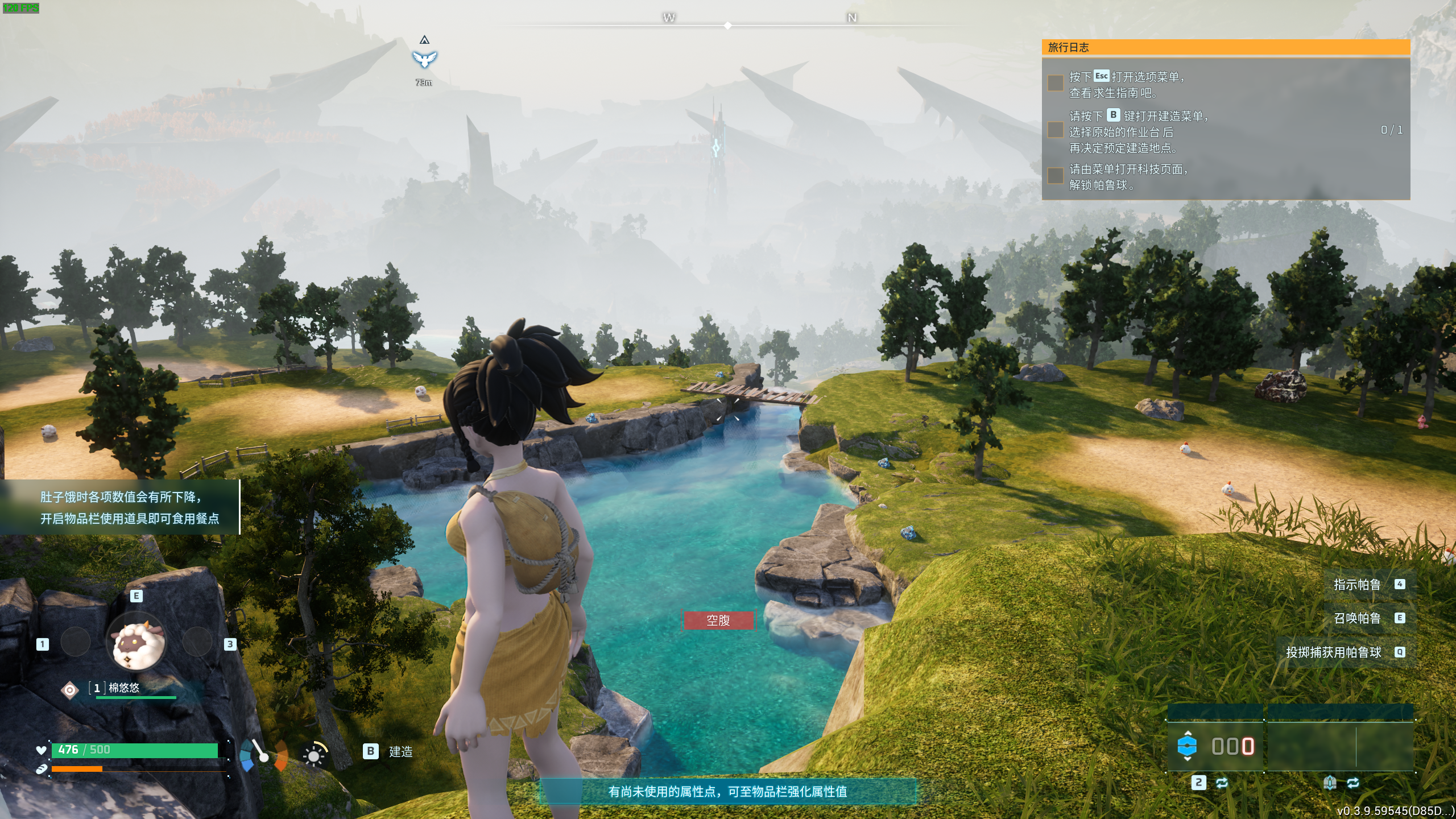The image size is (1456, 819).
Task: Tick the unlock Pal Sphere objective checkbox
Action: point(1055,176)
